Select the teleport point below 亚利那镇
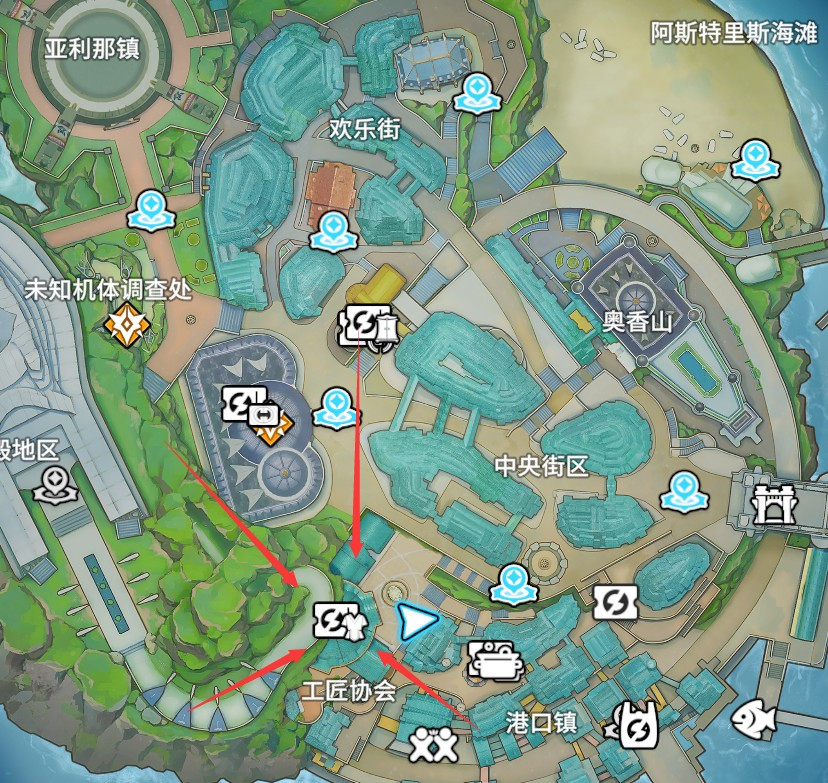 tap(152, 209)
